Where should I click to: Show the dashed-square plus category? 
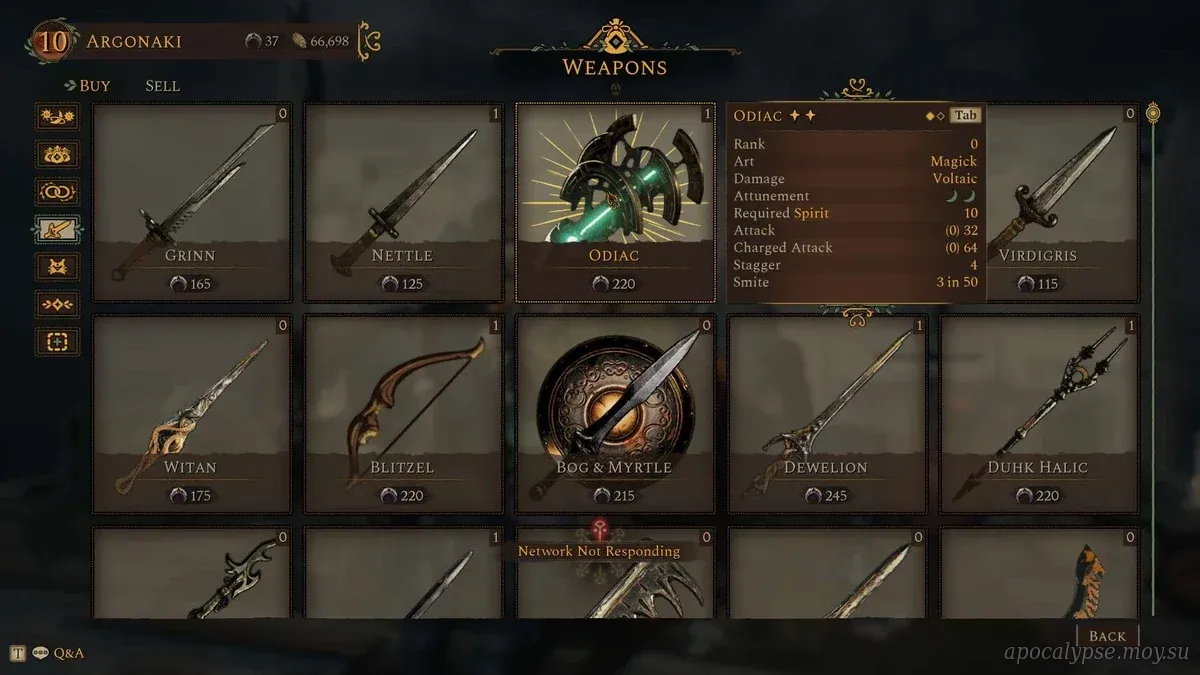[57, 342]
